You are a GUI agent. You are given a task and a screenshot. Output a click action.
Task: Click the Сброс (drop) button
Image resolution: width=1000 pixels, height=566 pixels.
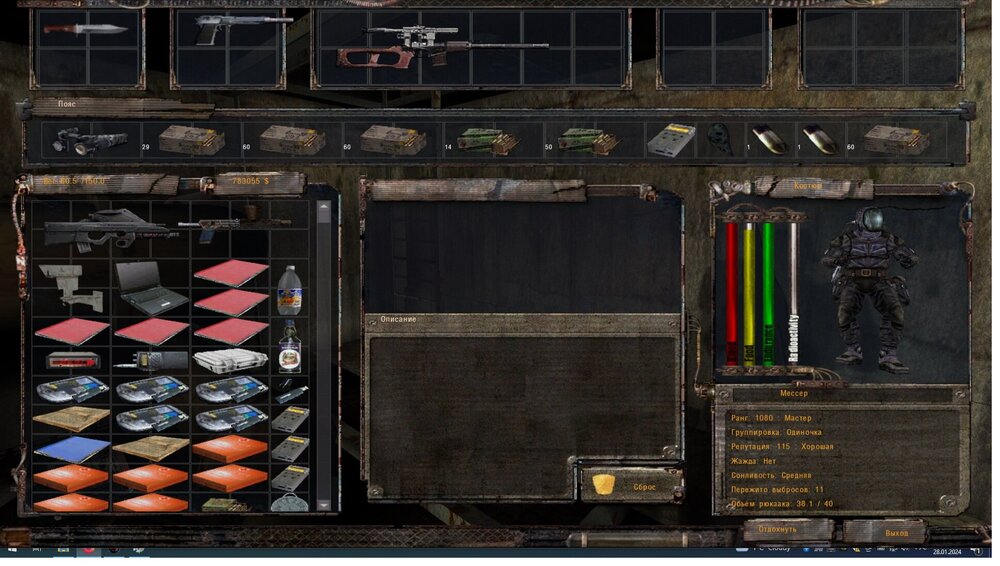point(631,486)
